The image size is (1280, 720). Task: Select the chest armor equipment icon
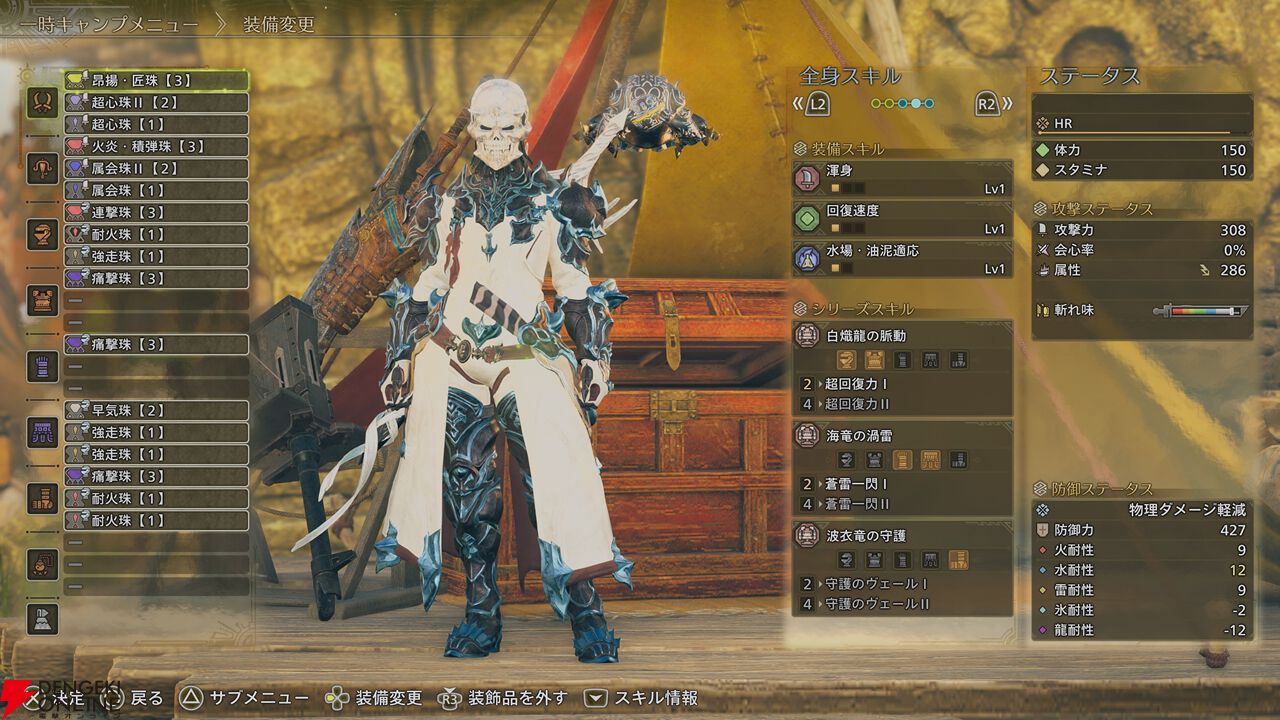[x=42, y=300]
